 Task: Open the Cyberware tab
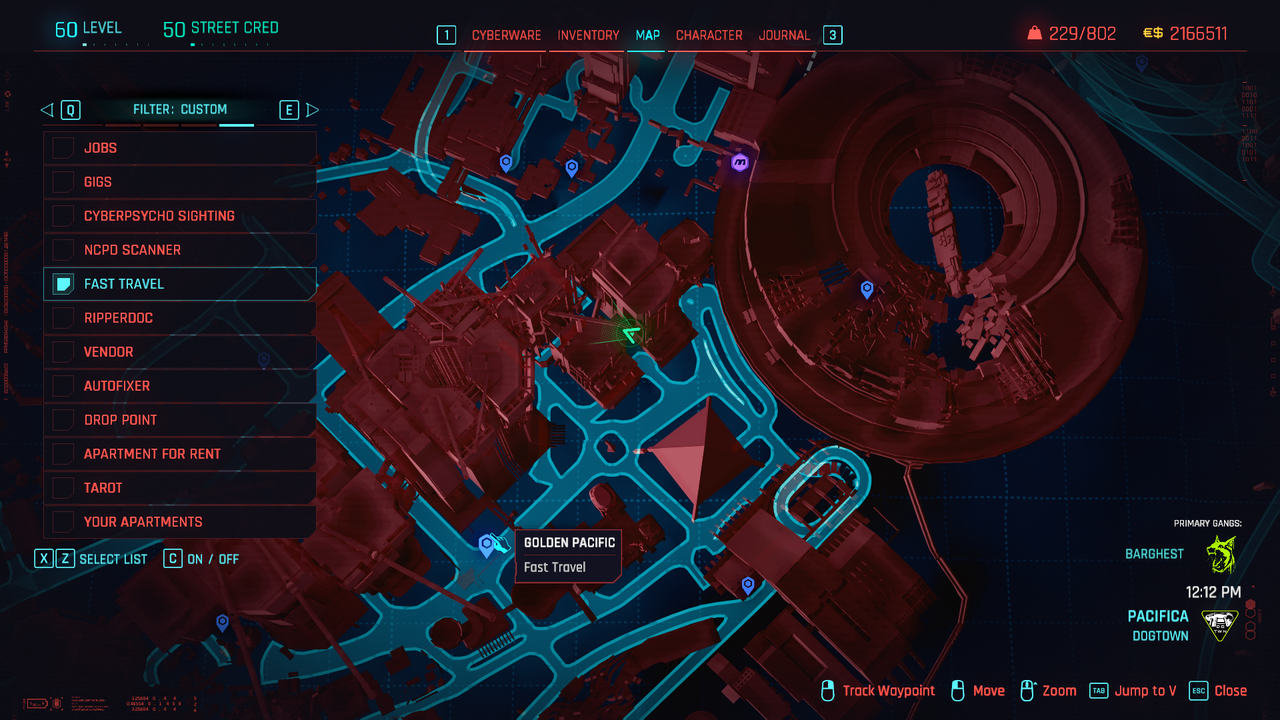coord(506,35)
